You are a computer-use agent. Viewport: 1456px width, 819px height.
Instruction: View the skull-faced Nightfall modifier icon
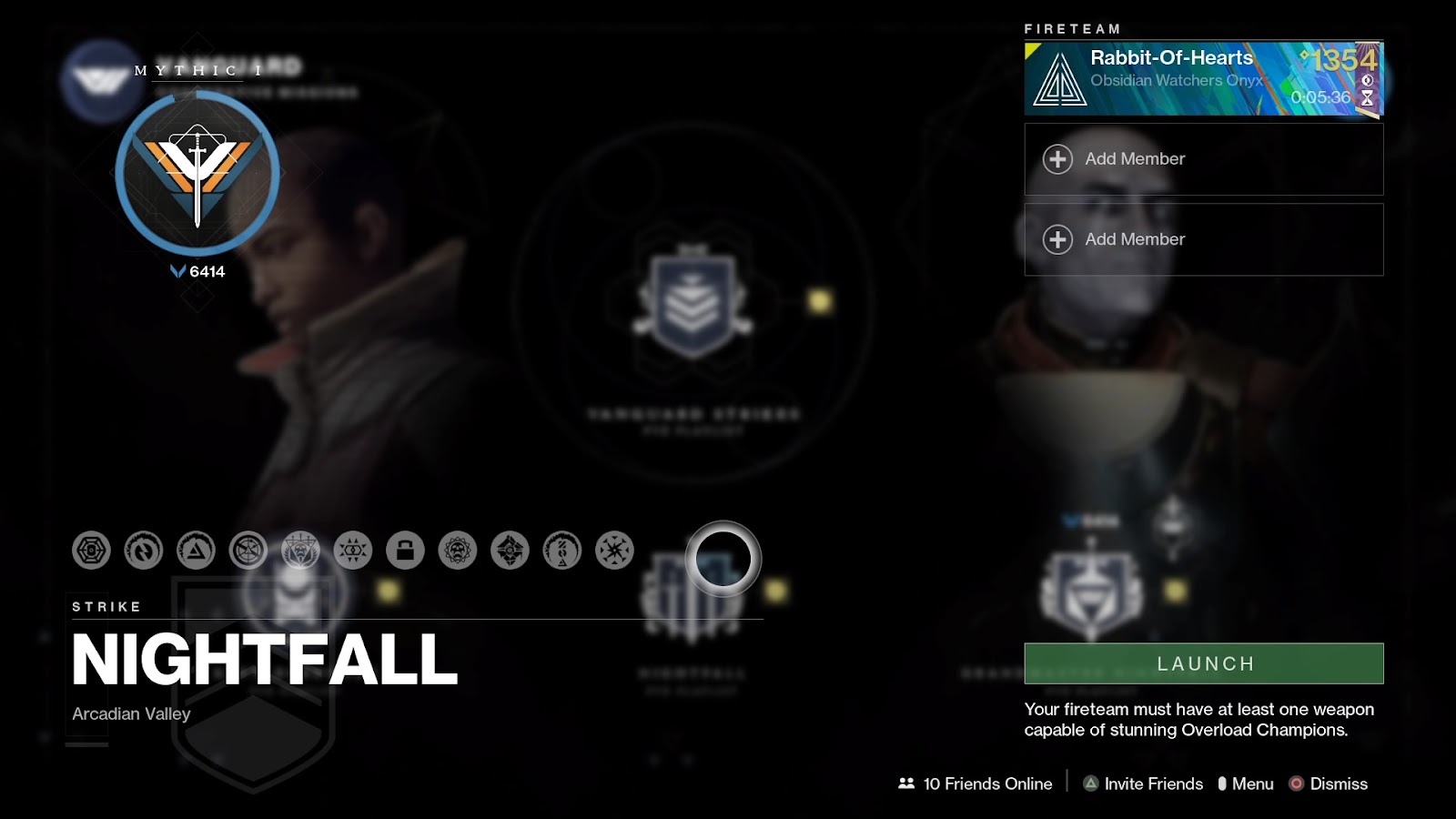pos(300,551)
